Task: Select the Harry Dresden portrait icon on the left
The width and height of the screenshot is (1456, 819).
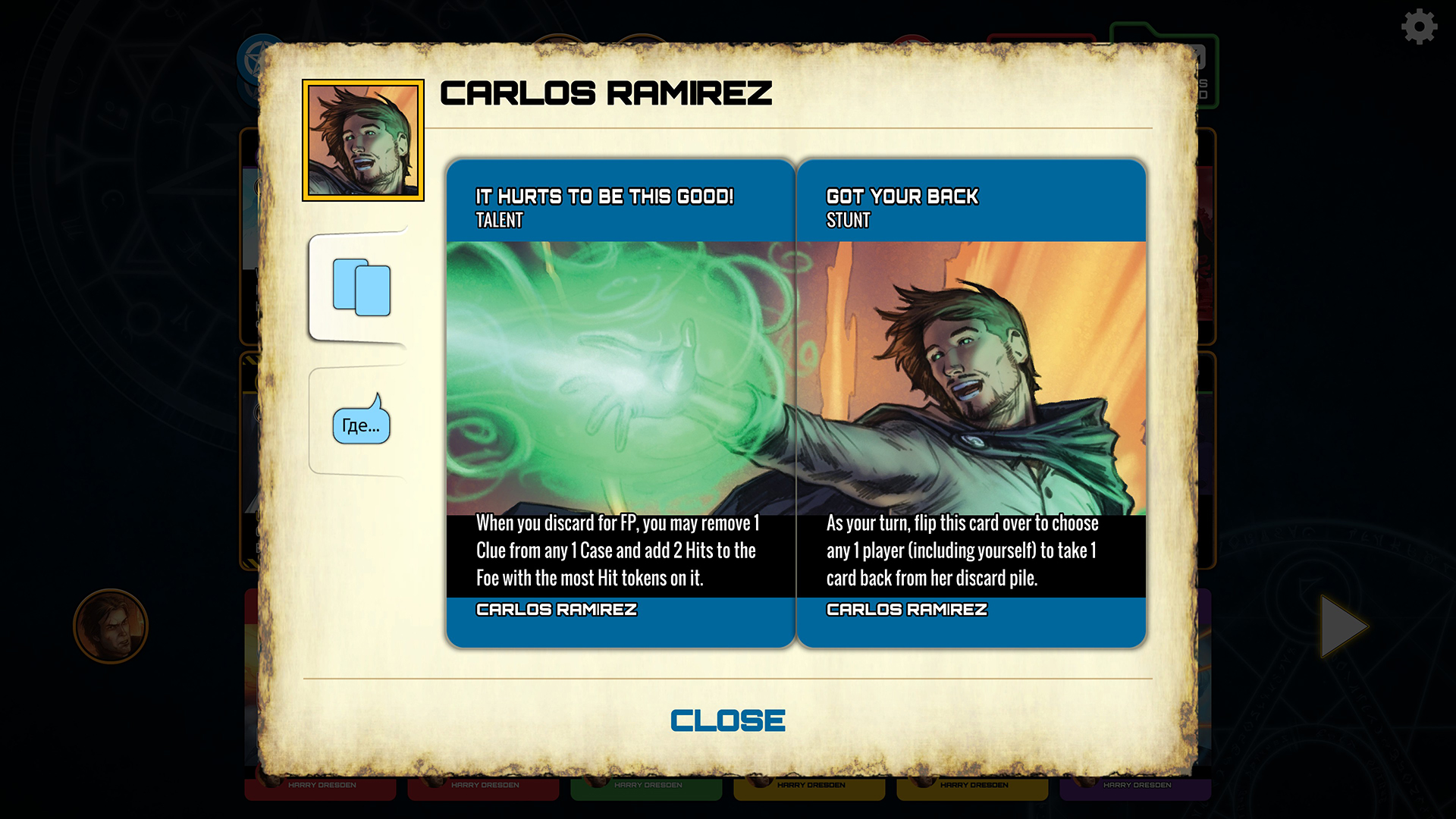Action: tap(111, 627)
